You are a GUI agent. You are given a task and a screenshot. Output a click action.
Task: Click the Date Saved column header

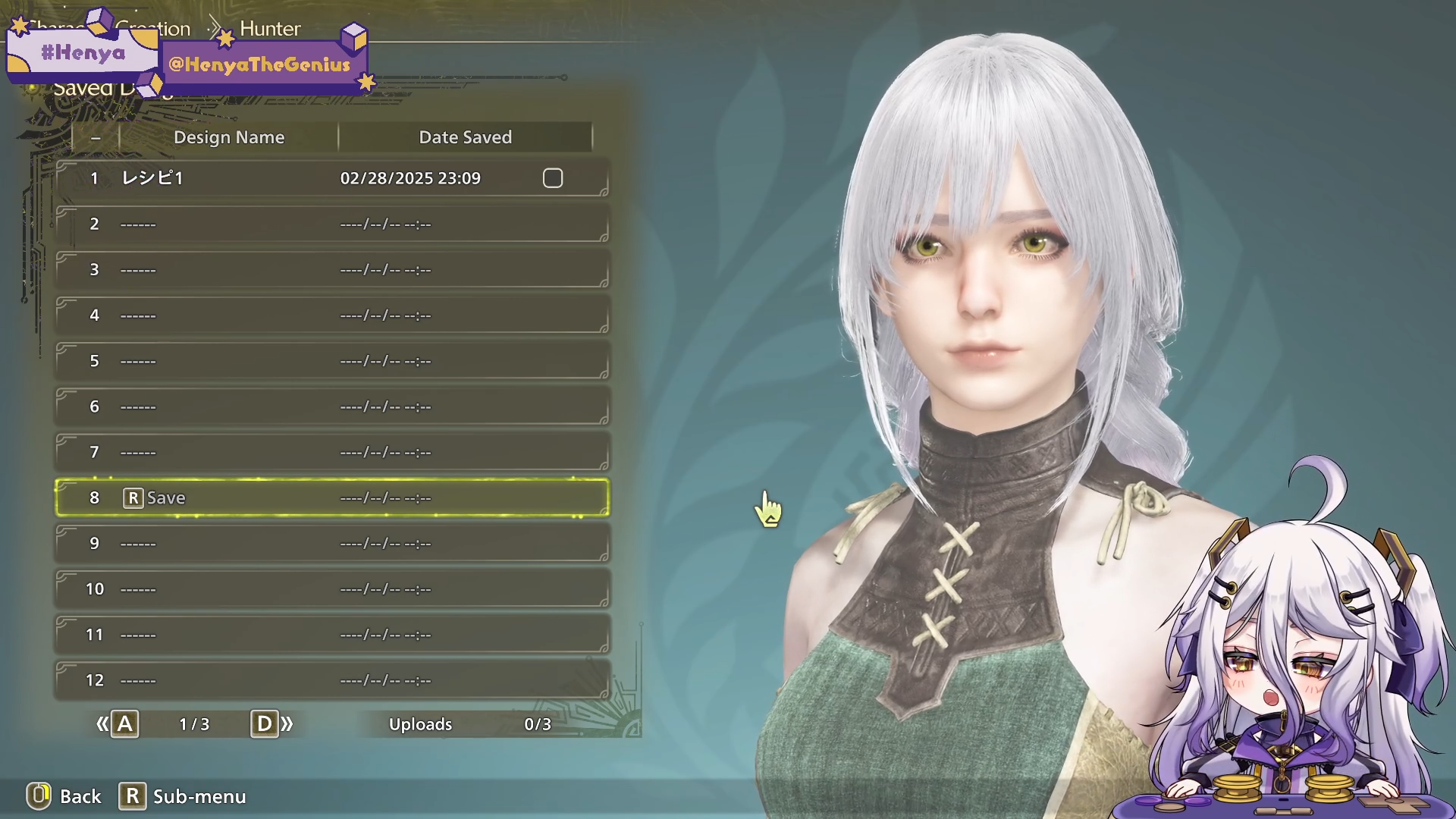(x=465, y=137)
